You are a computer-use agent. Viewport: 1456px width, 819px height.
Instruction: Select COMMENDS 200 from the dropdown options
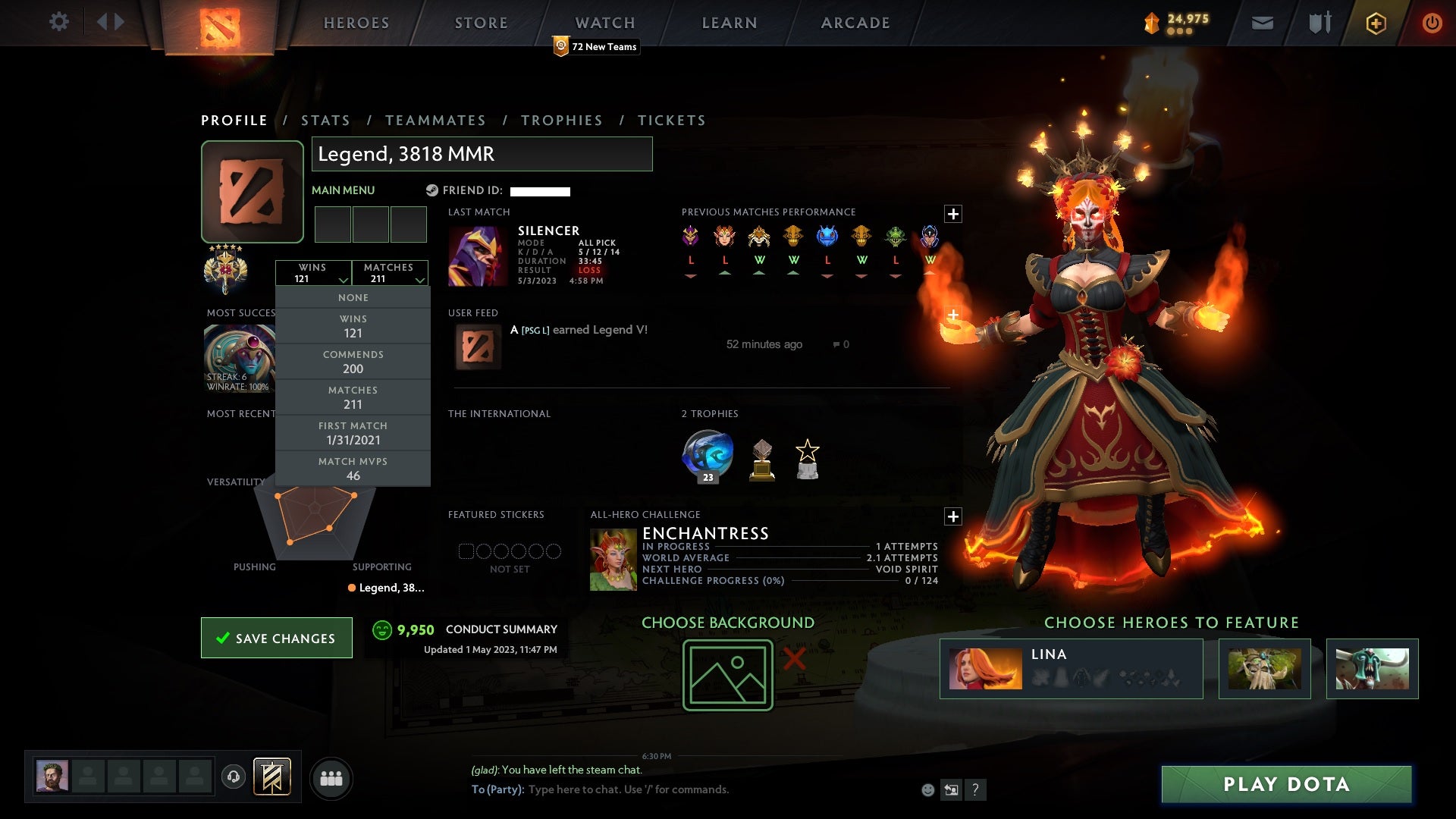(353, 362)
